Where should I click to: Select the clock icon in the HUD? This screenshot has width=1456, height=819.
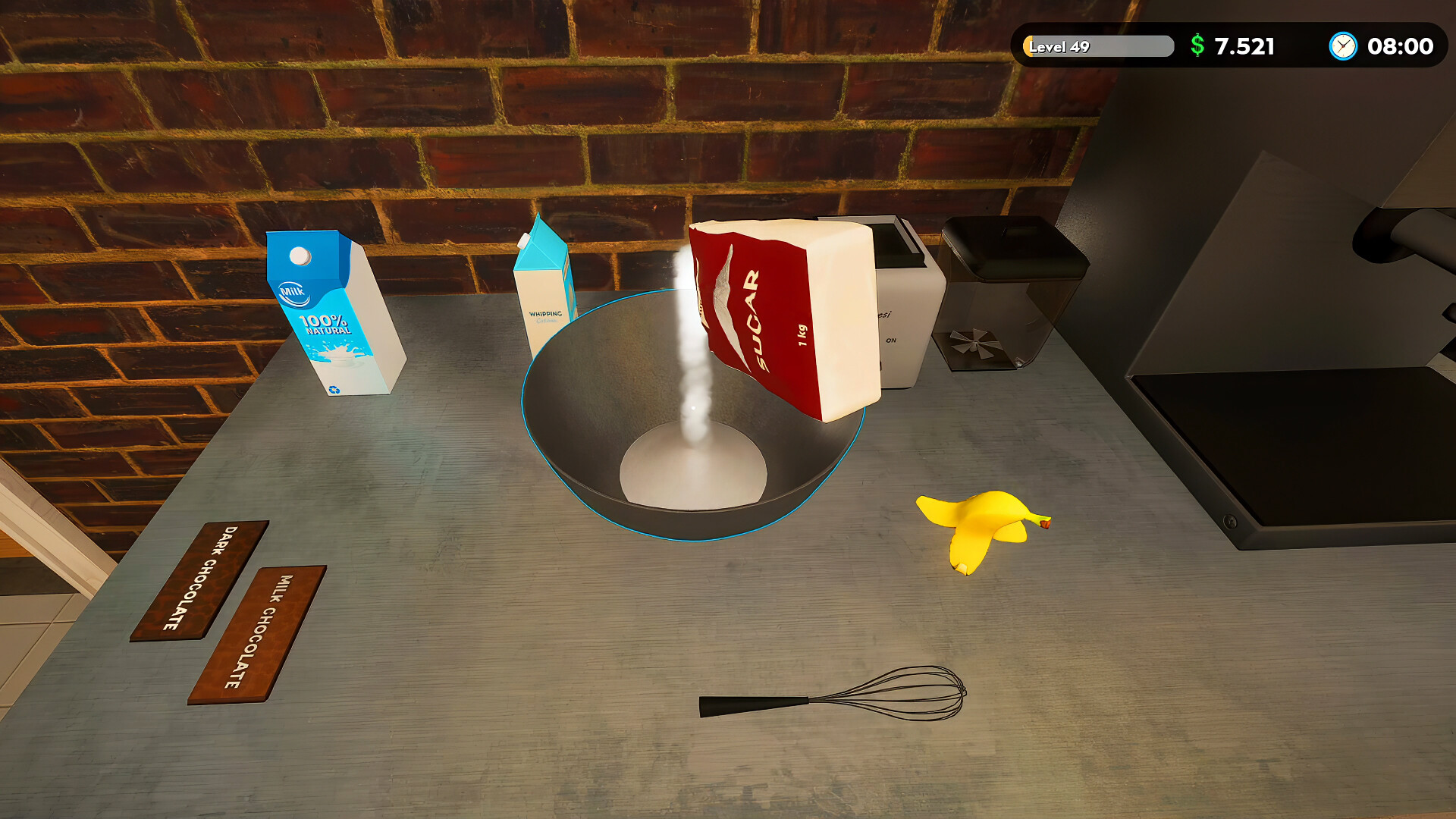coord(1342,47)
